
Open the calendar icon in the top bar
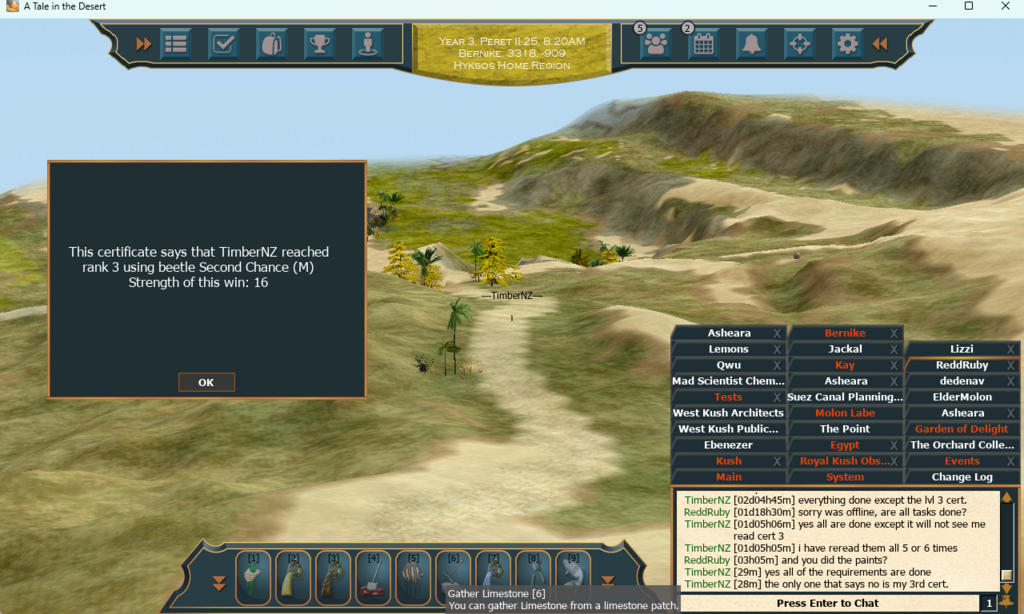click(x=703, y=44)
